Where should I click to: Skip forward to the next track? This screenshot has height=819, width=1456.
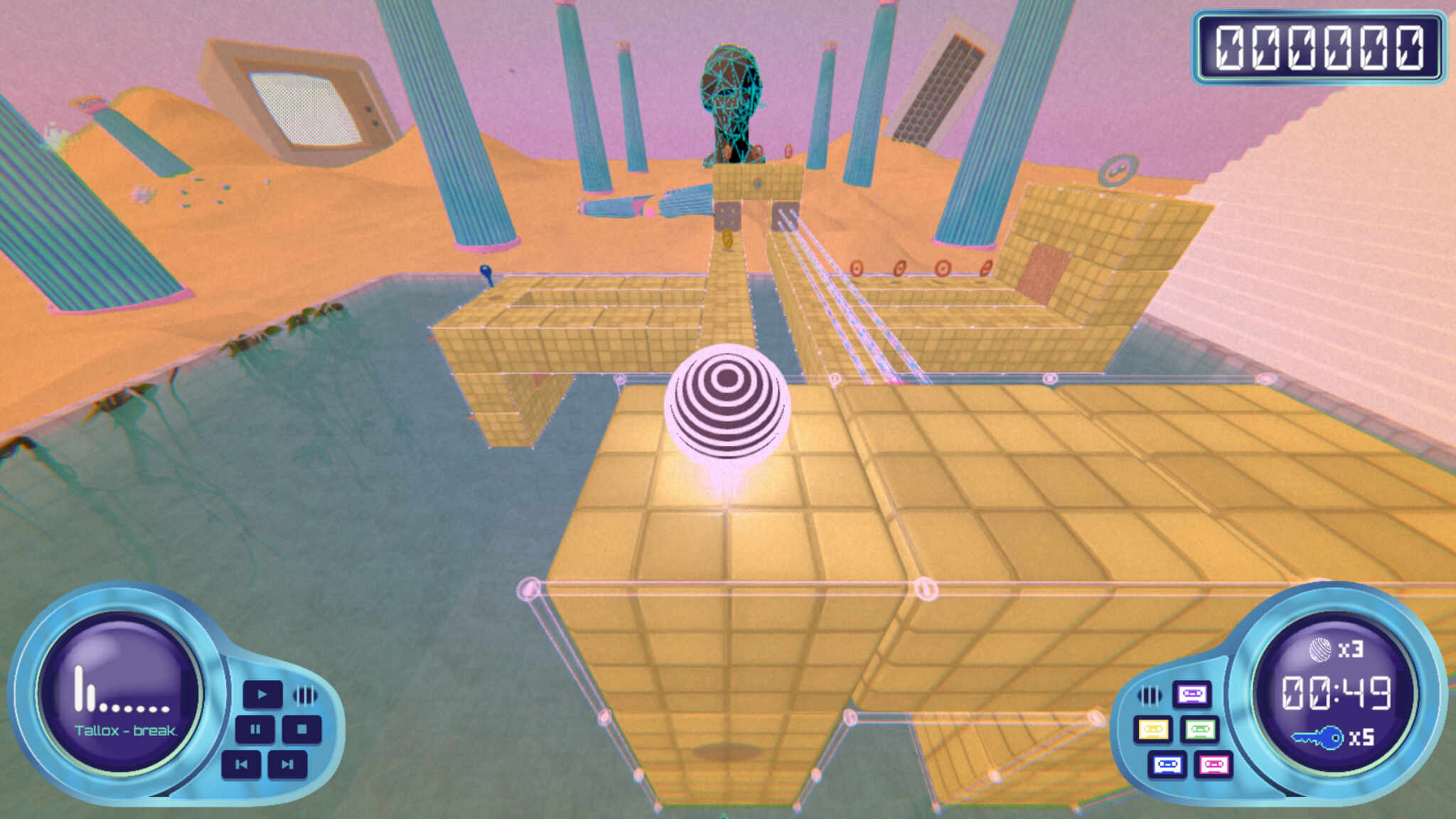287,764
